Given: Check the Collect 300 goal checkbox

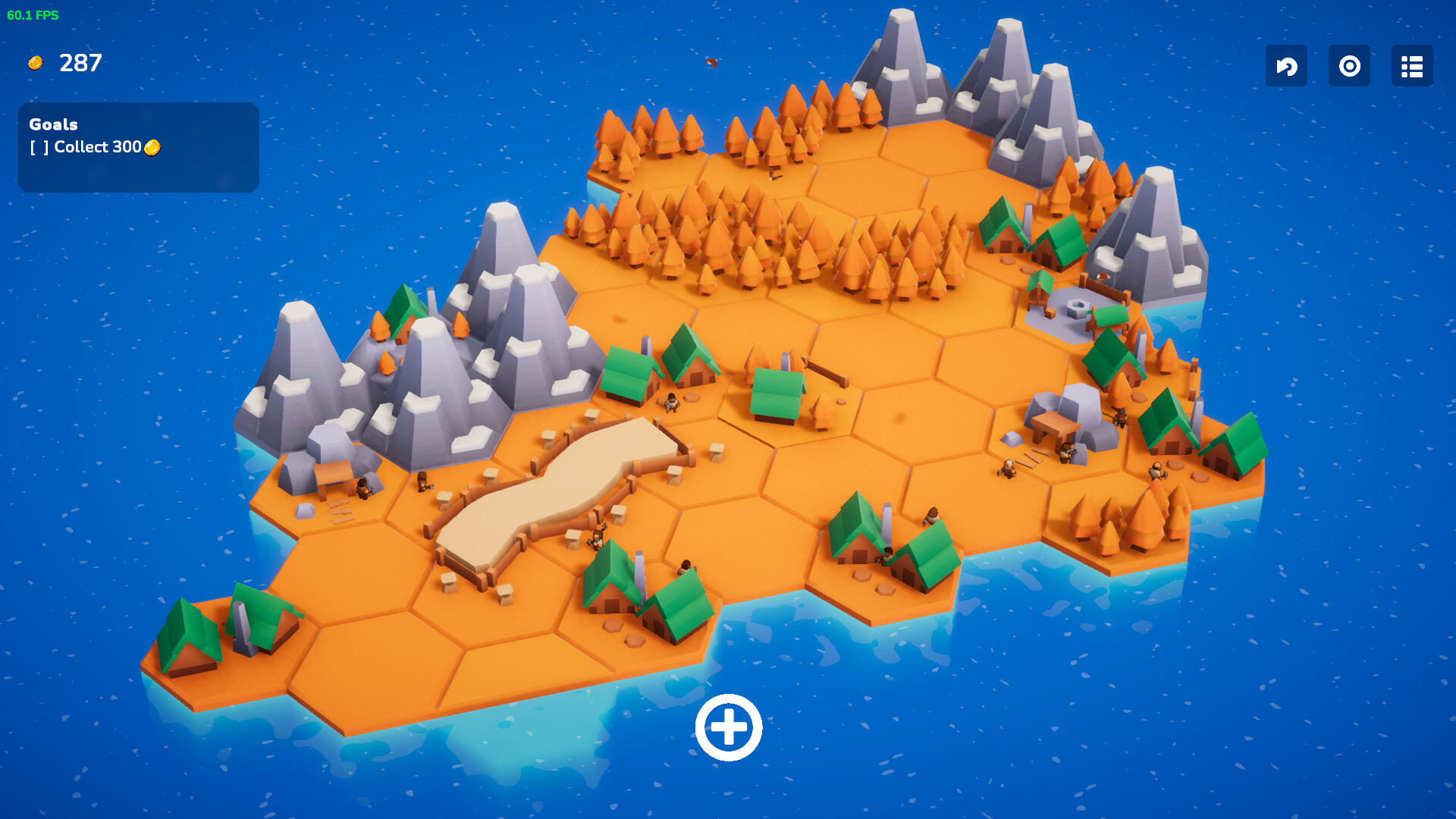Looking at the screenshot, I should [x=38, y=148].
